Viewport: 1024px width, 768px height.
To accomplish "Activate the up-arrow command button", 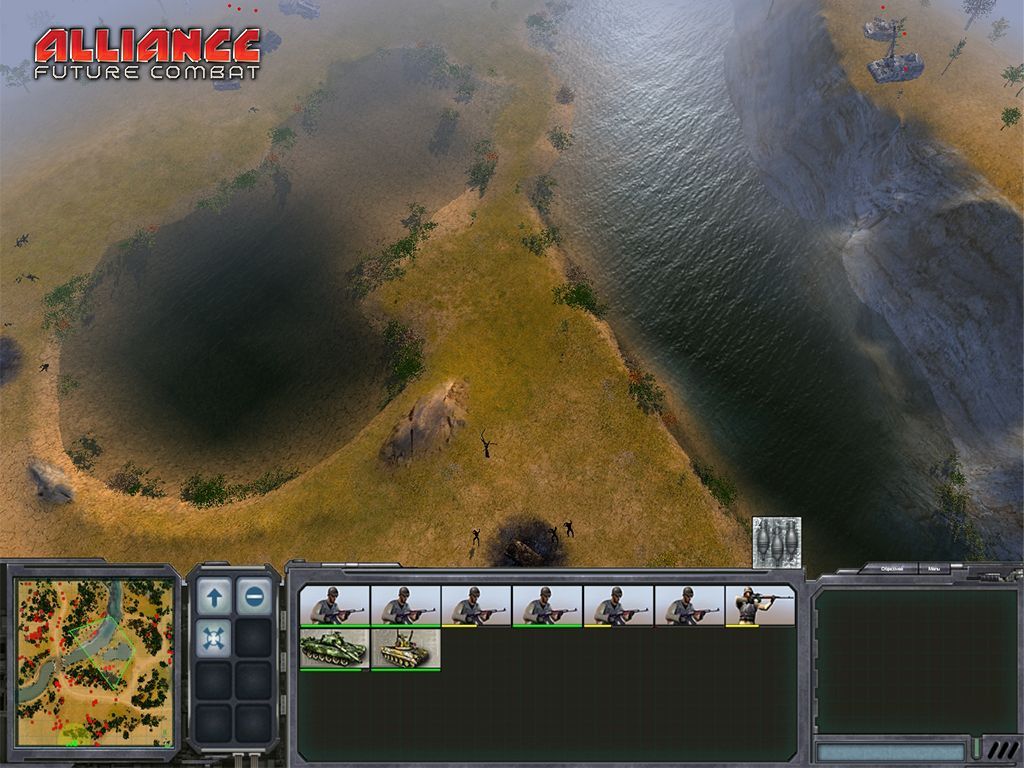I will pos(214,597).
